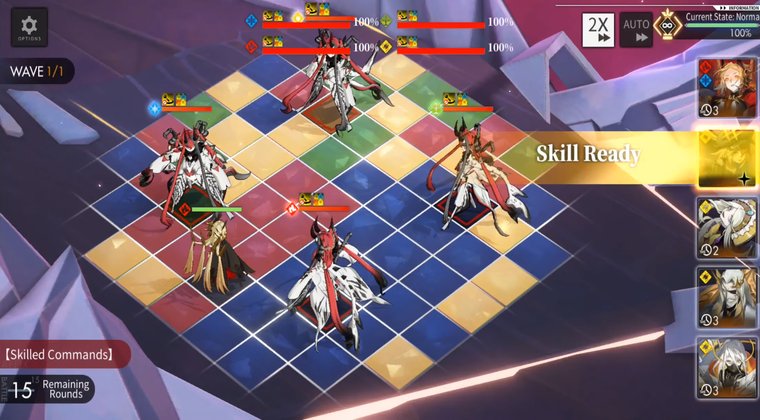Image resolution: width=760 pixels, height=420 pixels.
Task: Select the orange-background horned character portrait
Action: point(727,297)
